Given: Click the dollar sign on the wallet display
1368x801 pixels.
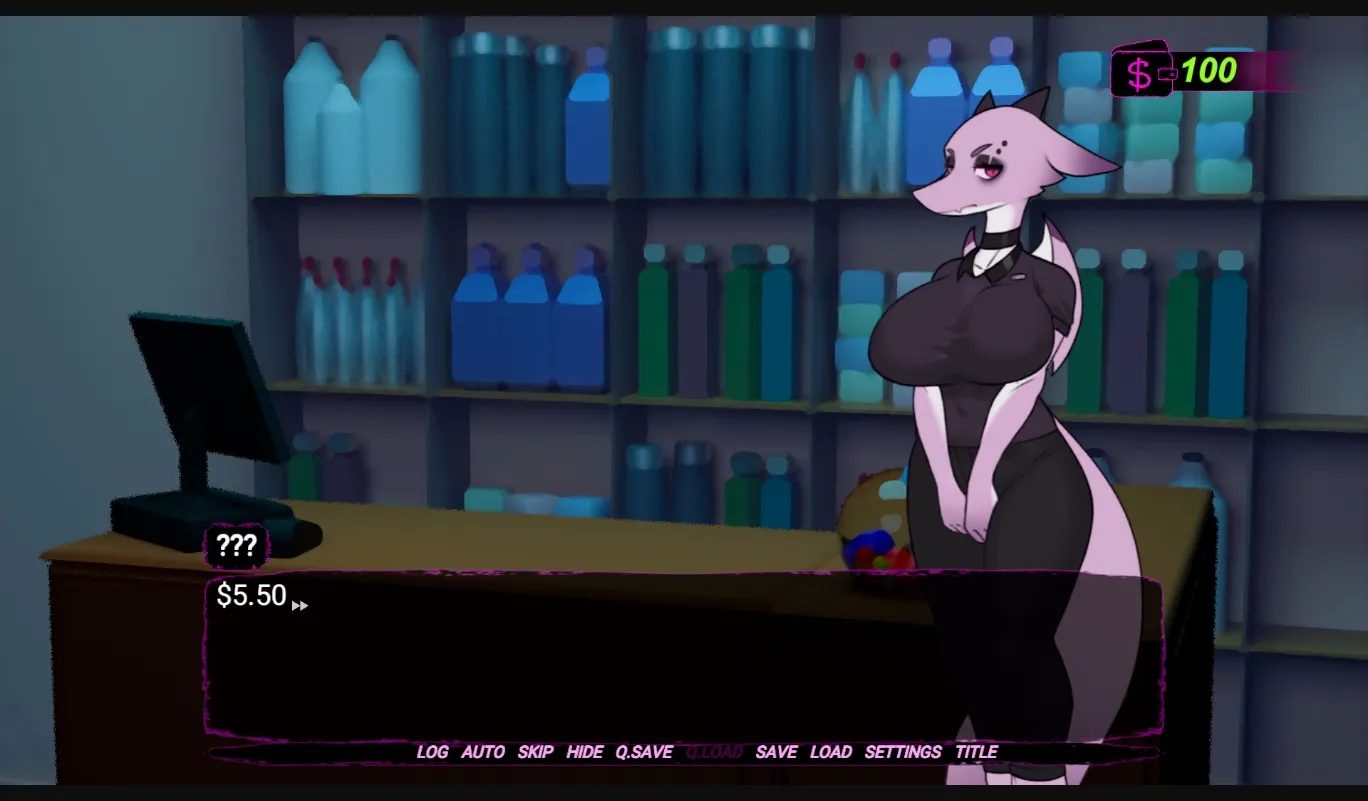Looking at the screenshot, I should [1137, 72].
